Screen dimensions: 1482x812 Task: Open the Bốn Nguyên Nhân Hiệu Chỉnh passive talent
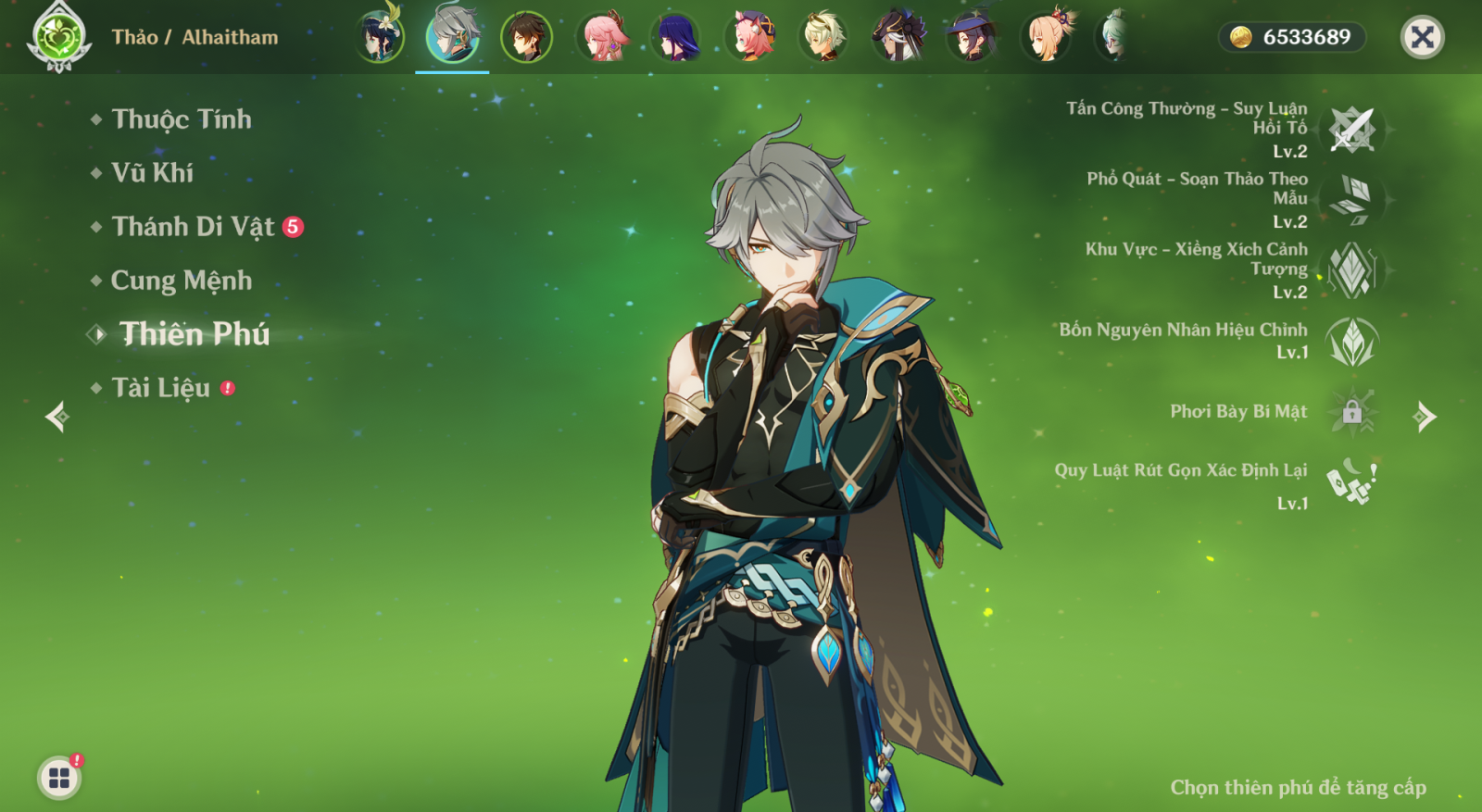pyautogui.click(x=1351, y=341)
